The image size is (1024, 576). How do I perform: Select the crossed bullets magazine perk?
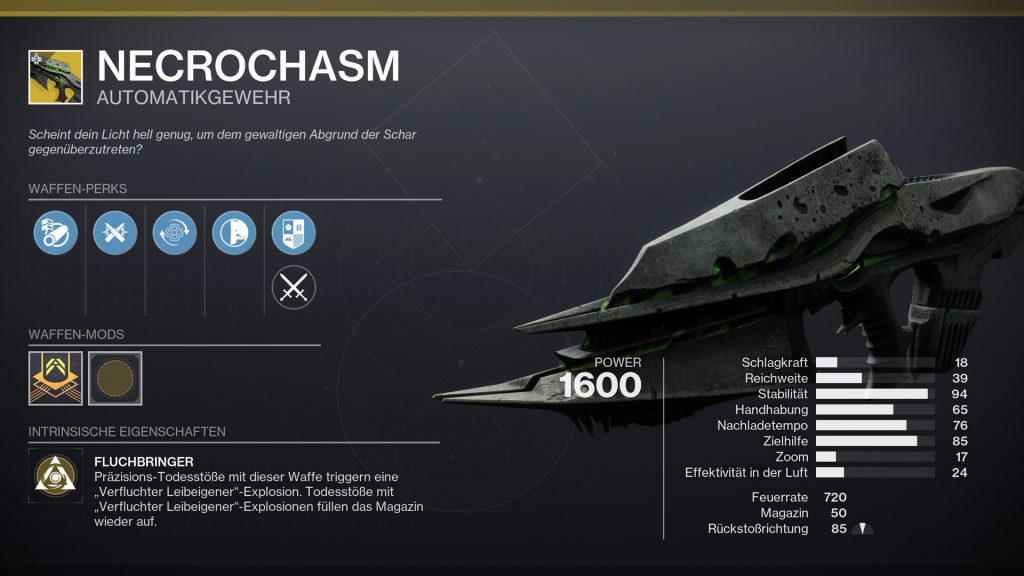pos(114,232)
